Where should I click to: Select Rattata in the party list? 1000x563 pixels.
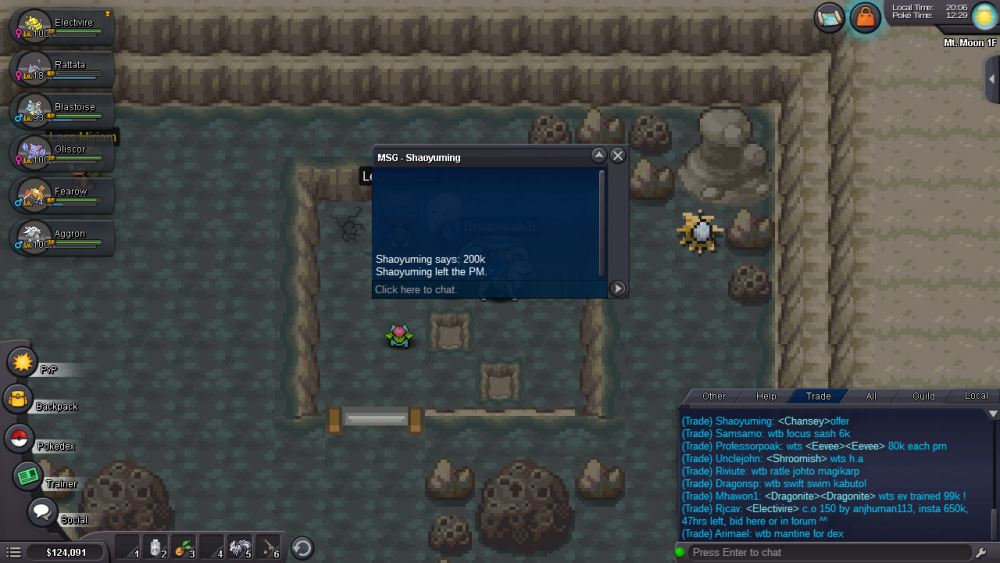pyautogui.click(x=58, y=69)
